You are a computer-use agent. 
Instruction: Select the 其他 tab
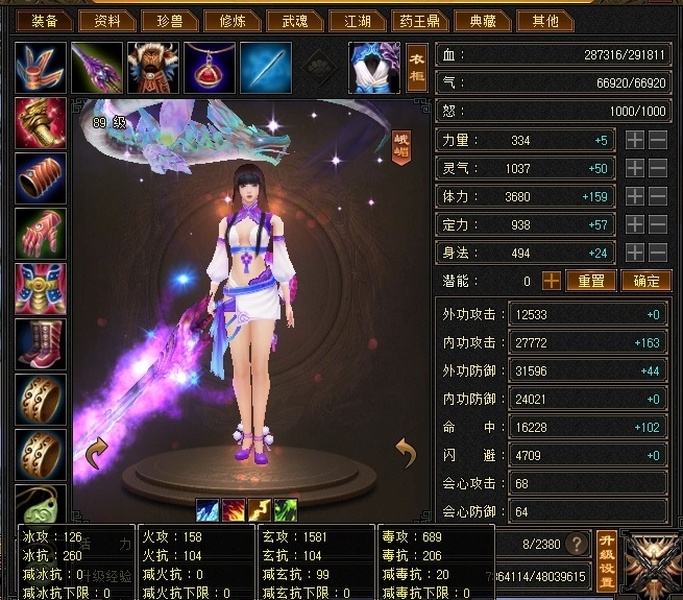[546, 20]
